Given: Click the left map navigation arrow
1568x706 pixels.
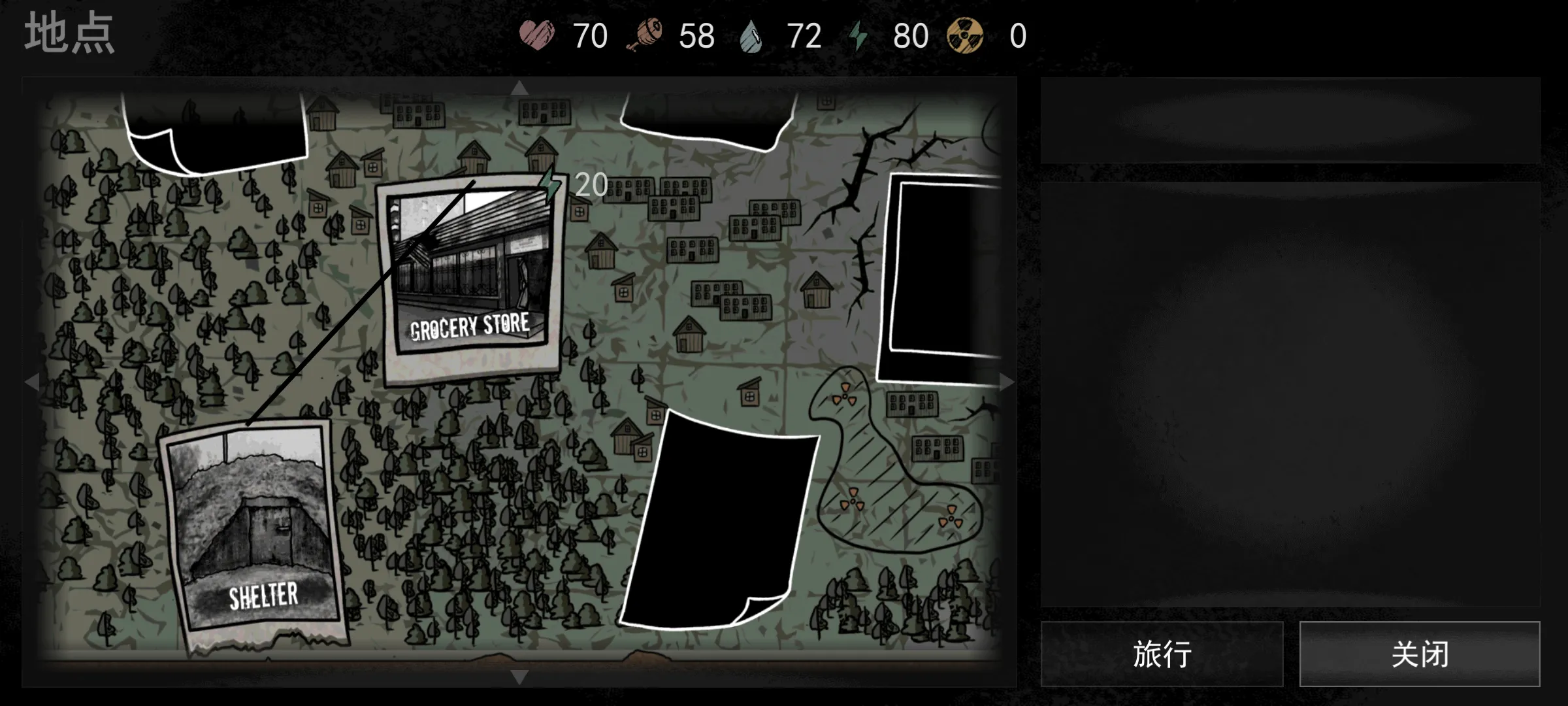Looking at the screenshot, I should click(x=31, y=382).
